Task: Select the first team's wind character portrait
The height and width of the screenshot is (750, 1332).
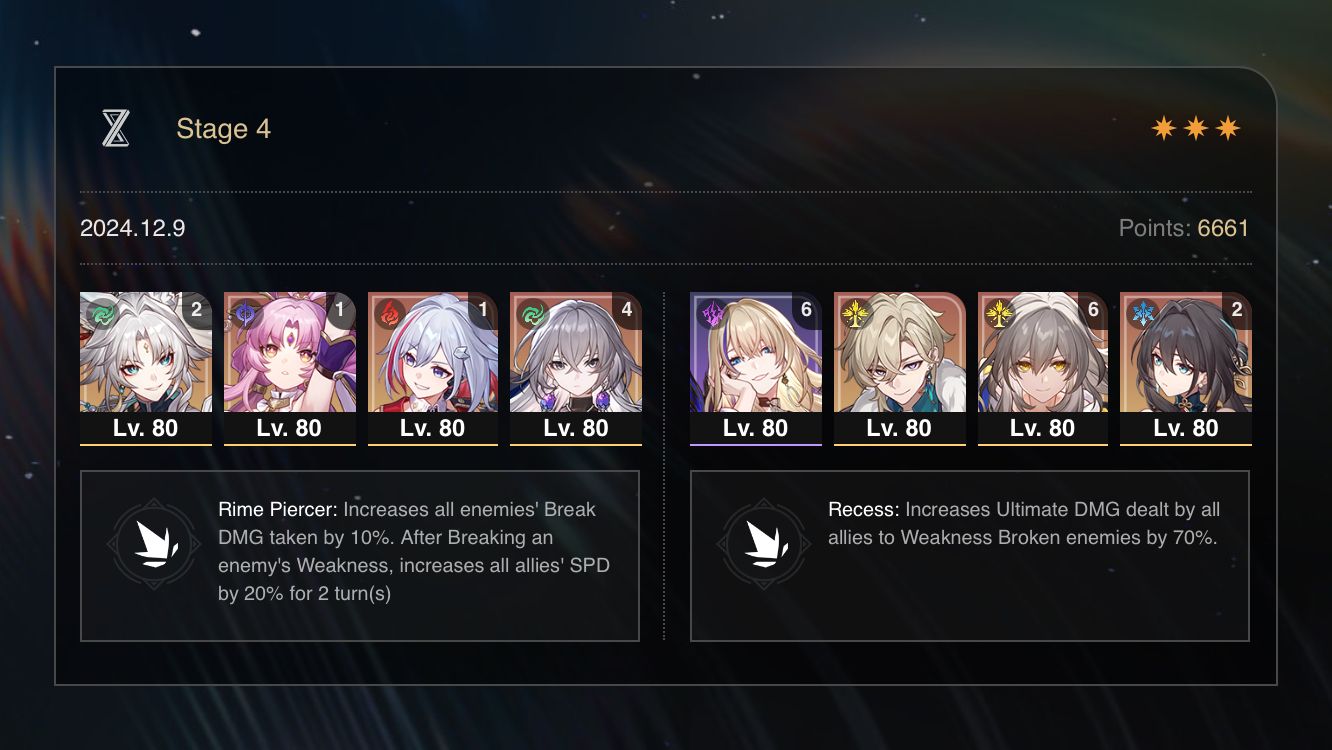Action: (x=146, y=355)
